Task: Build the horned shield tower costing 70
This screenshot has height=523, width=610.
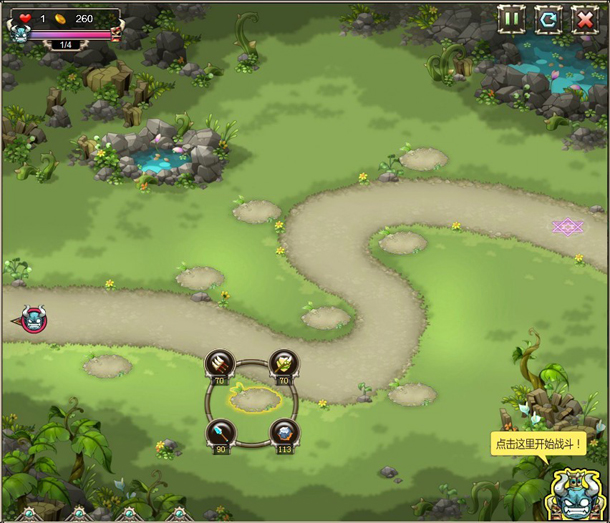Action: (x=283, y=363)
